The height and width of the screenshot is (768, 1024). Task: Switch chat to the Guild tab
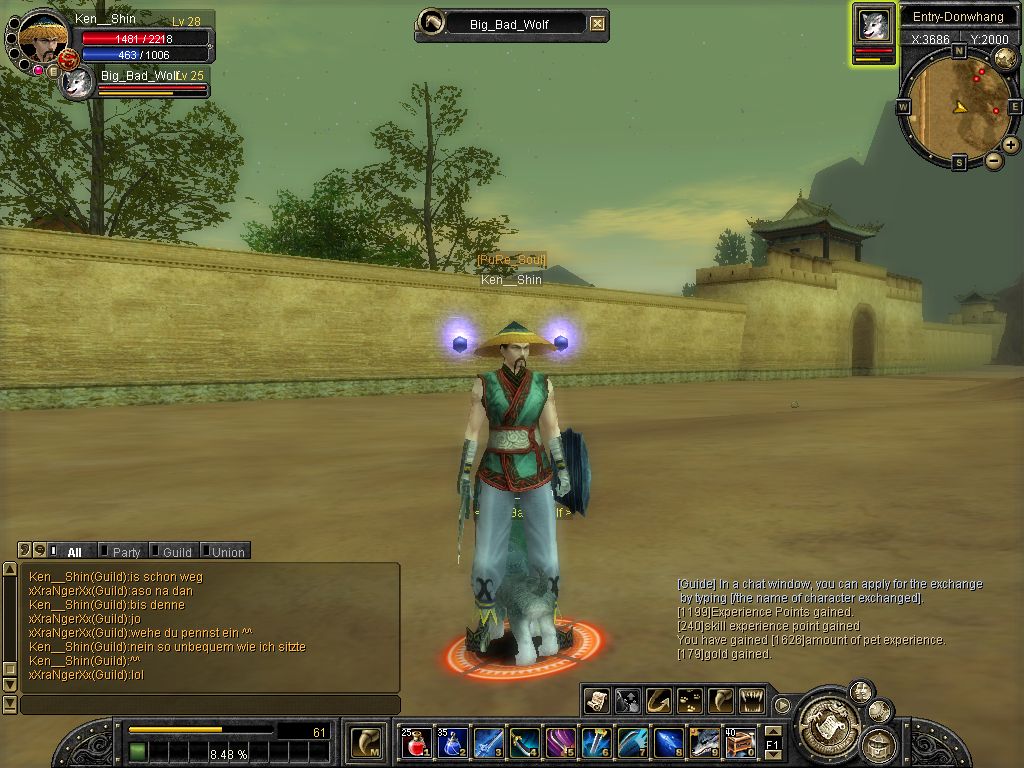click(173, 551)
